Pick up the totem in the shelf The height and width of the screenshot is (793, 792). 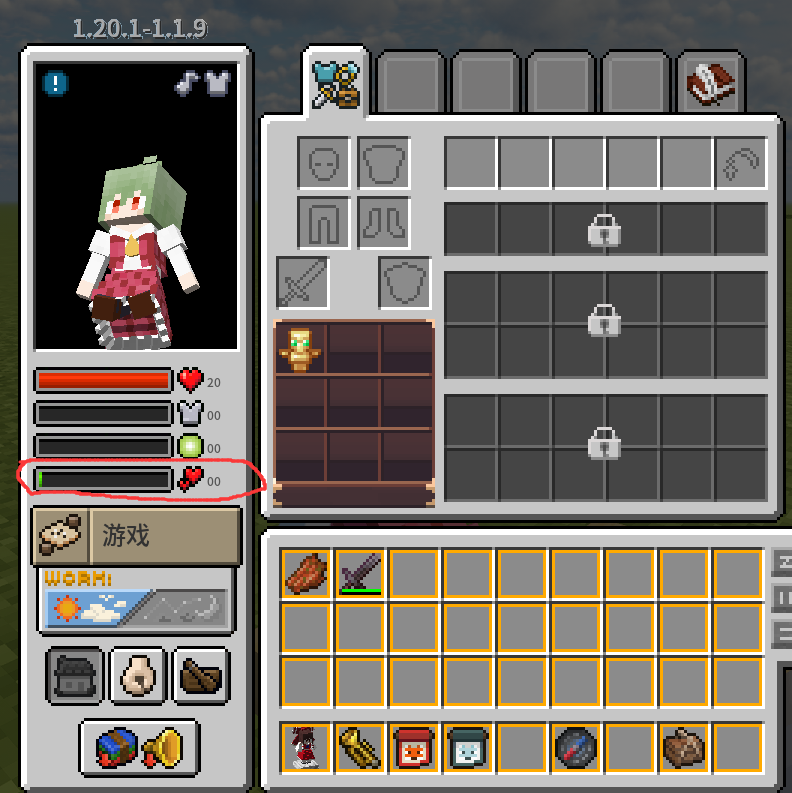point(300,348)
